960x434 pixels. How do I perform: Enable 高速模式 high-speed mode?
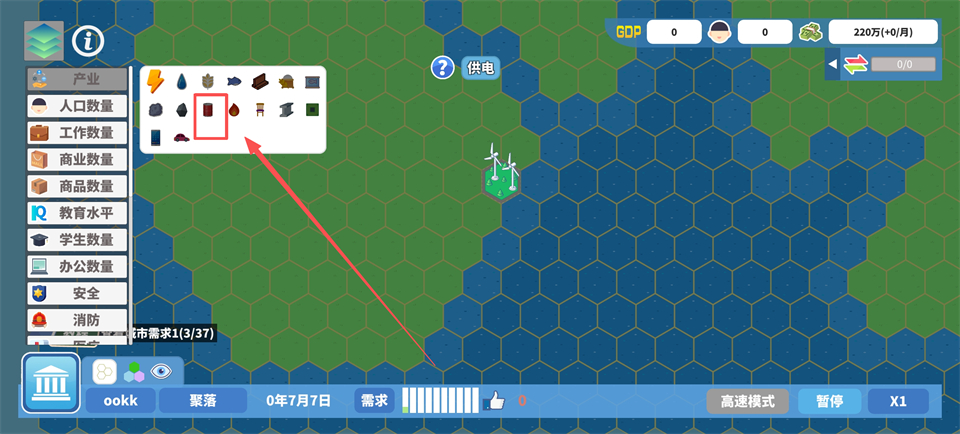(x=748, y=401)
